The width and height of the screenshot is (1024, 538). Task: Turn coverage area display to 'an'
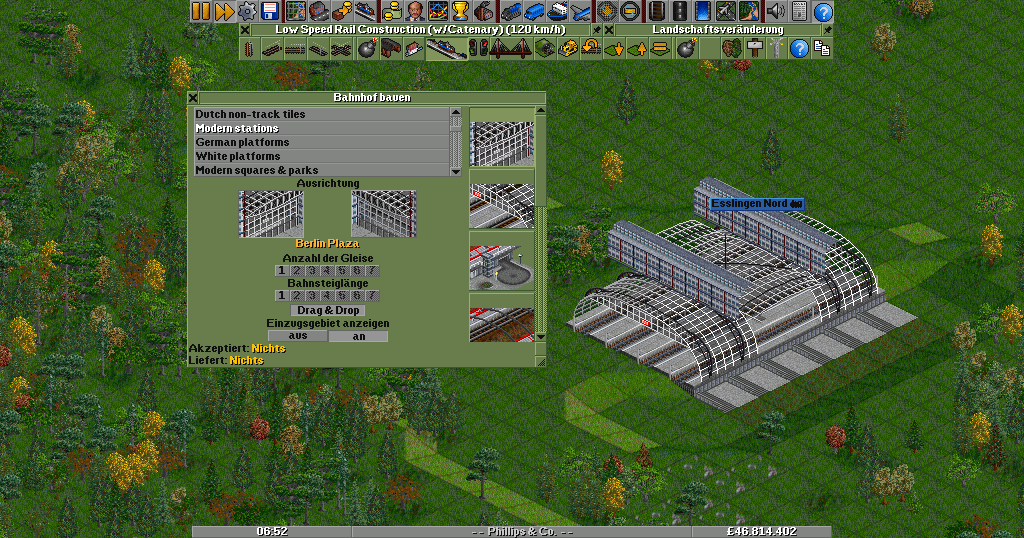358,336
